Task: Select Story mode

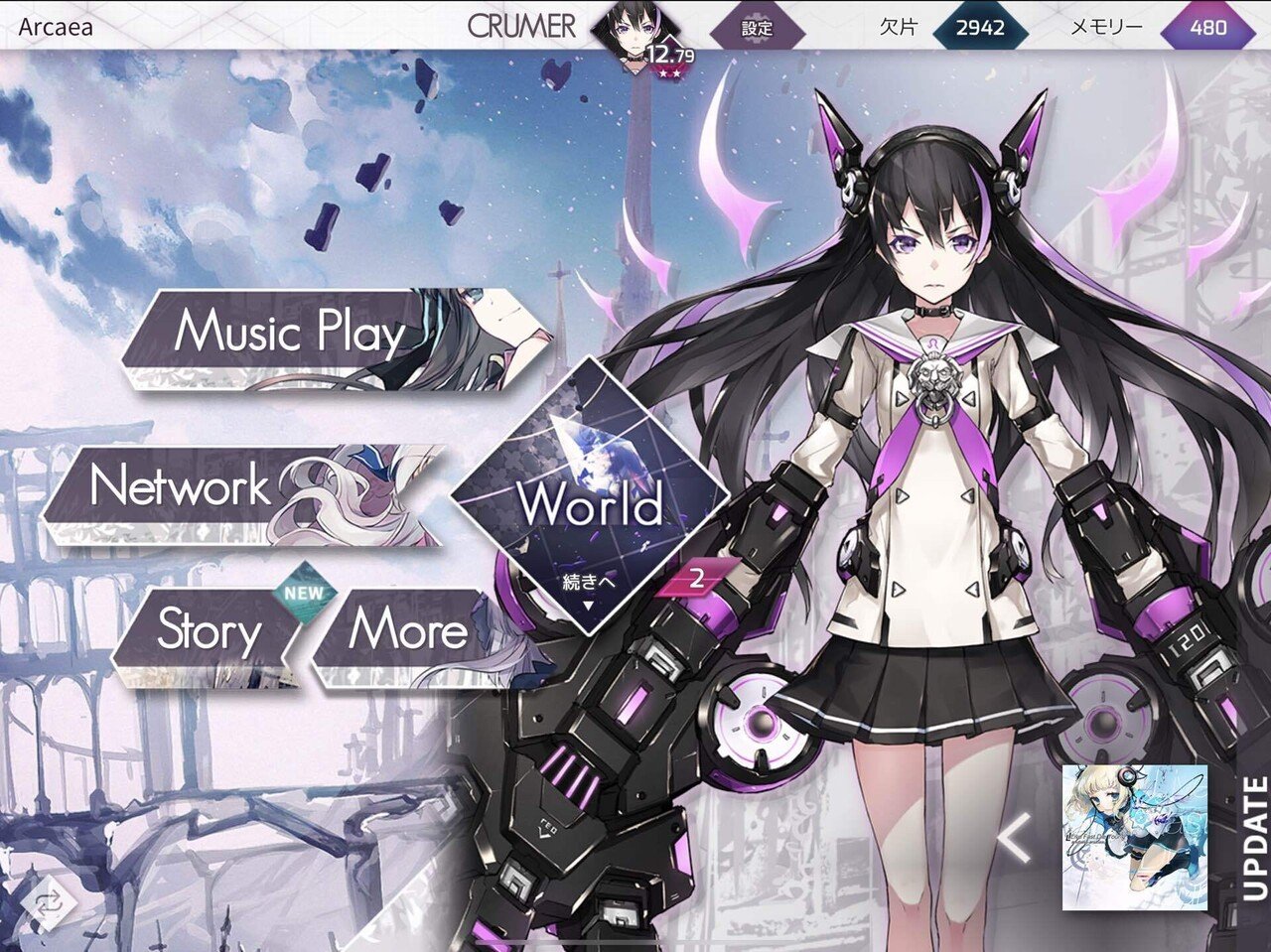Action: (207, 633)
